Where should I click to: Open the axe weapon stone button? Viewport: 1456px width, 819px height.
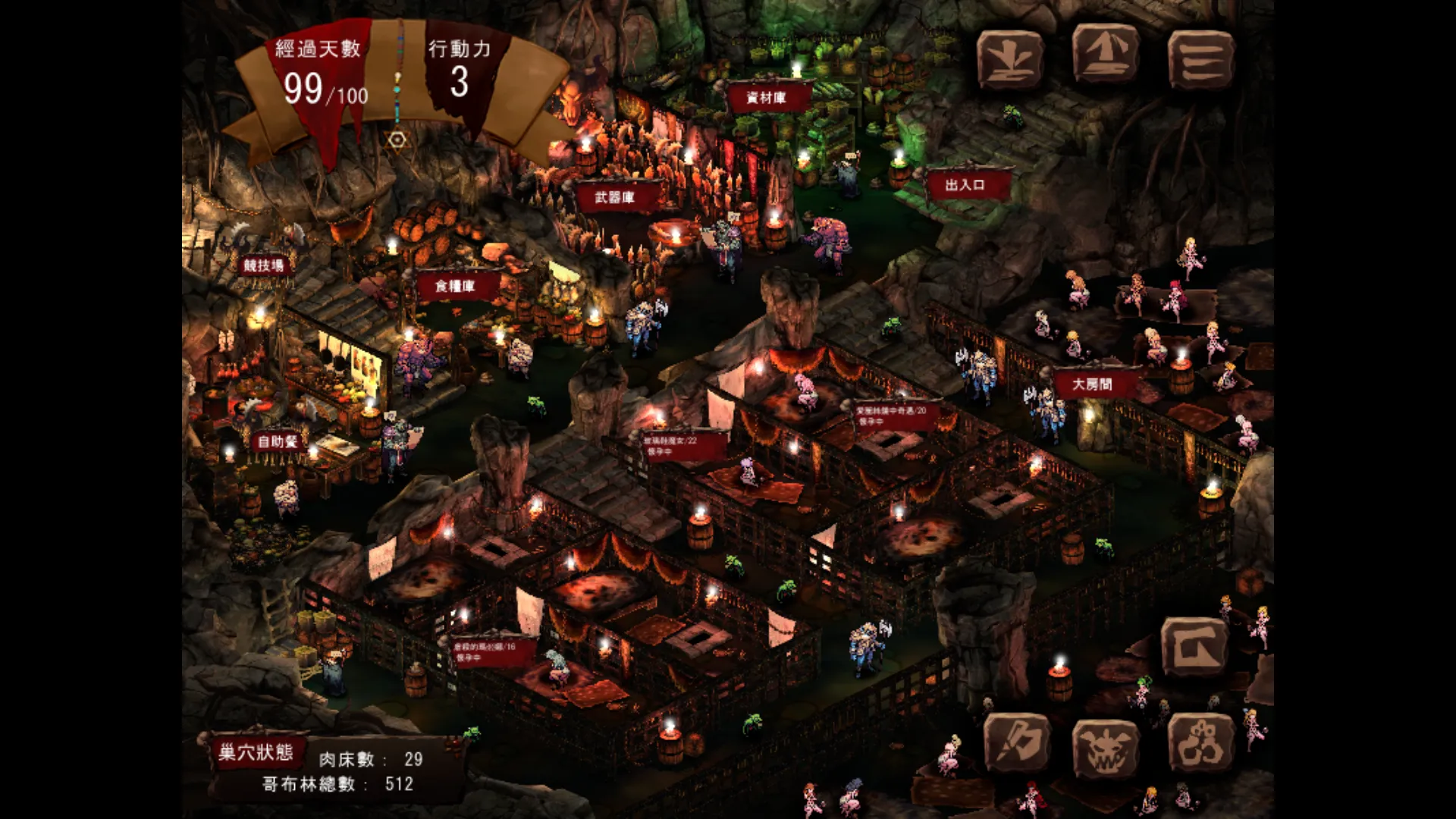tap(1017, 745)
